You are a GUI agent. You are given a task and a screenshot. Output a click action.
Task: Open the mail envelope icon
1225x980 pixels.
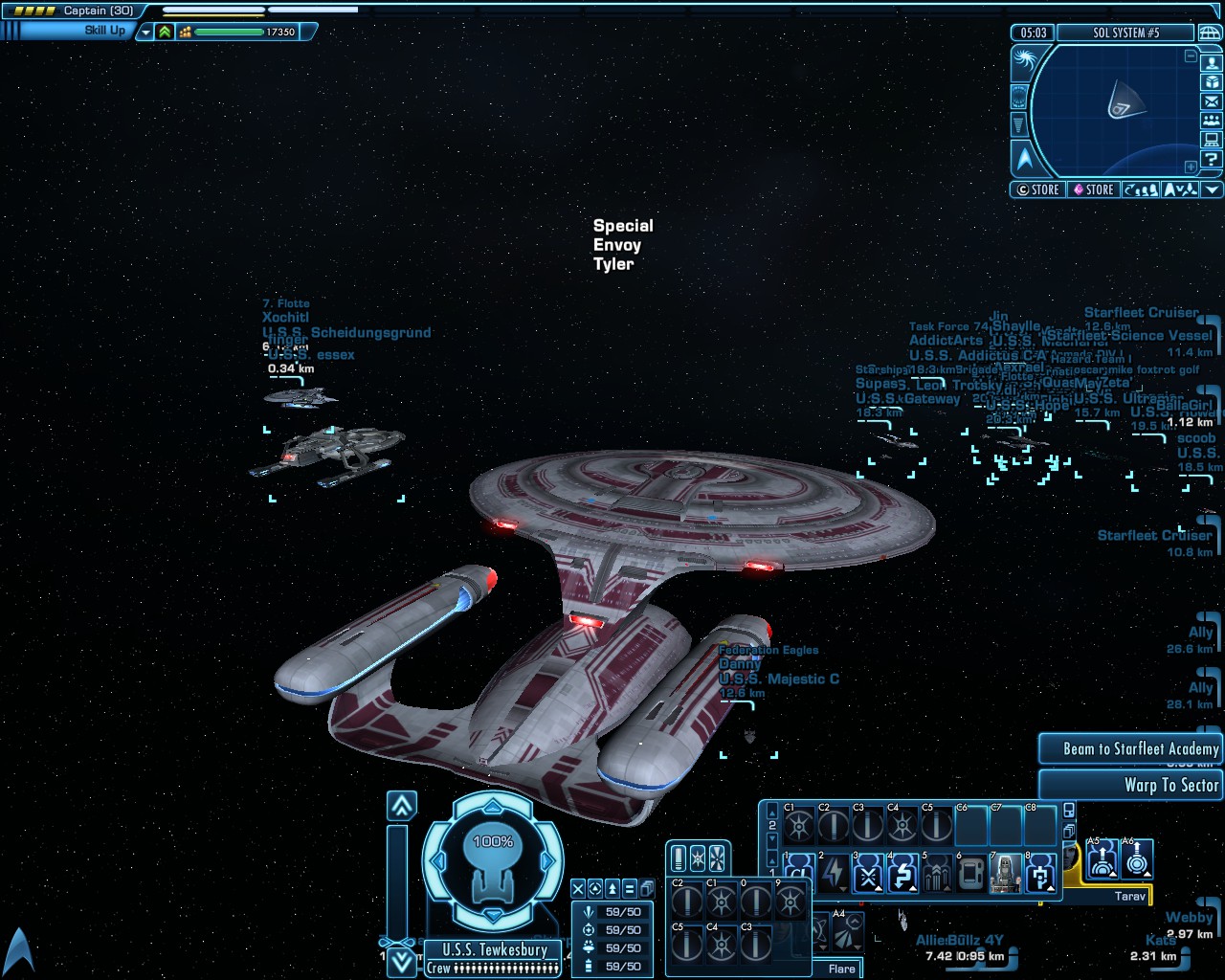[1212, 101]
